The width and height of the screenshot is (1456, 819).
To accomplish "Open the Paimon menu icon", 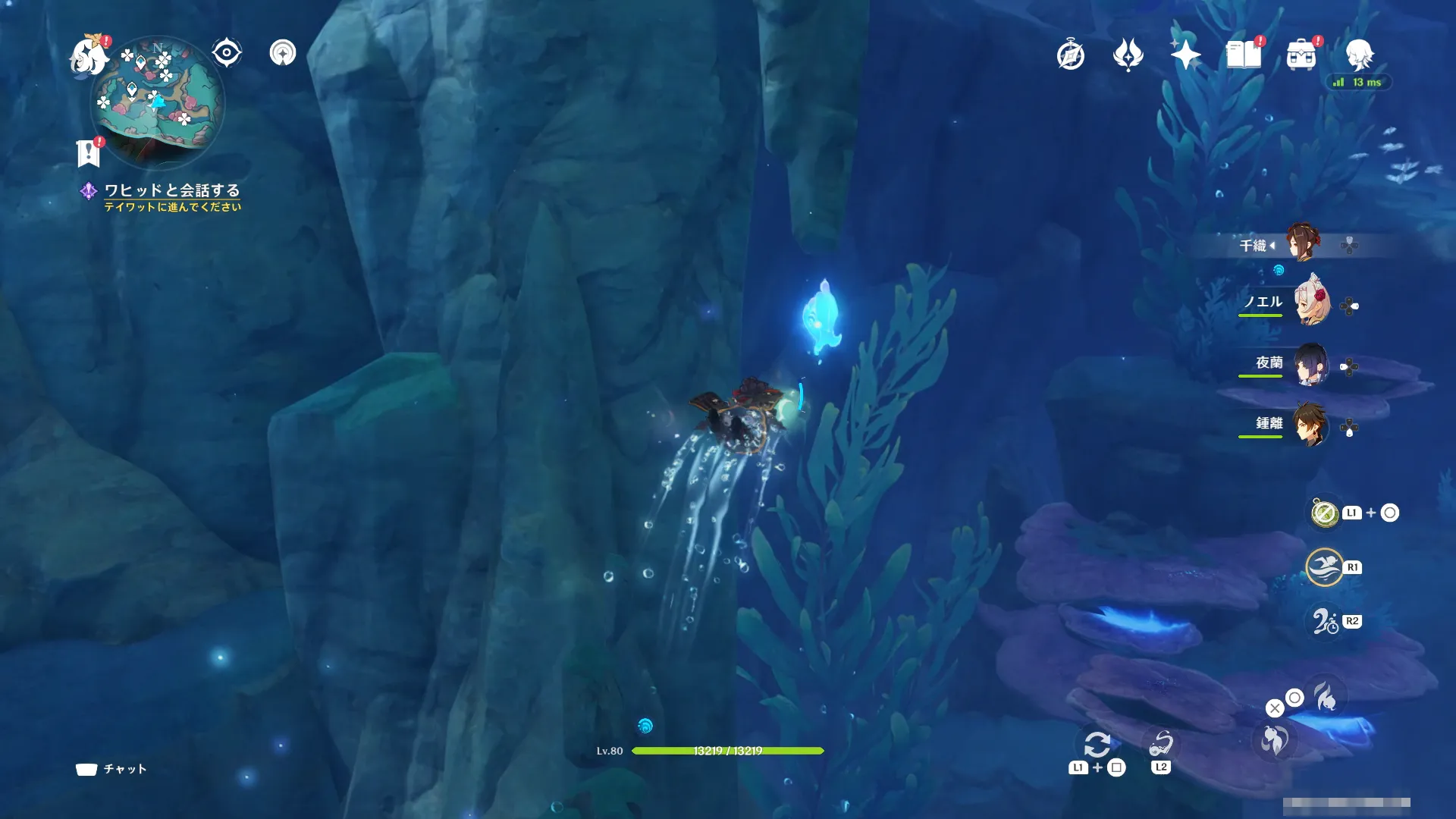I will point(89,55).
